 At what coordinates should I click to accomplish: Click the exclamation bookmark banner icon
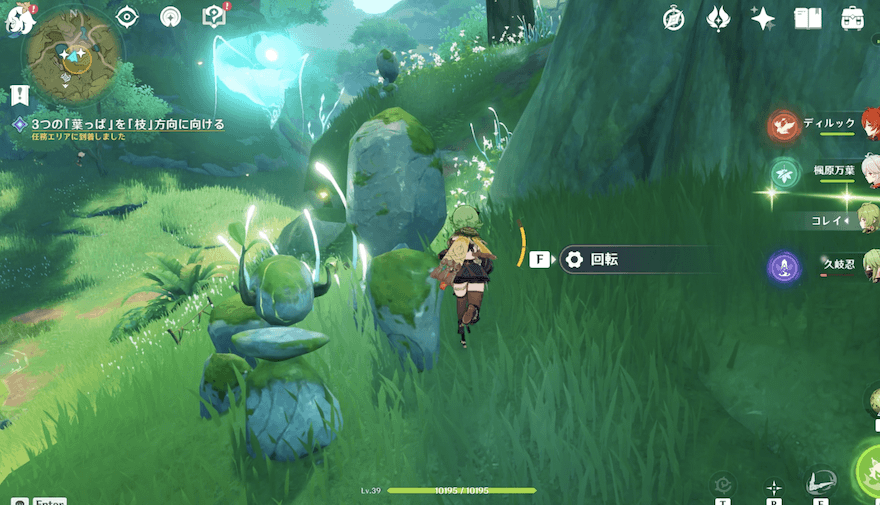tap(18, 95)
